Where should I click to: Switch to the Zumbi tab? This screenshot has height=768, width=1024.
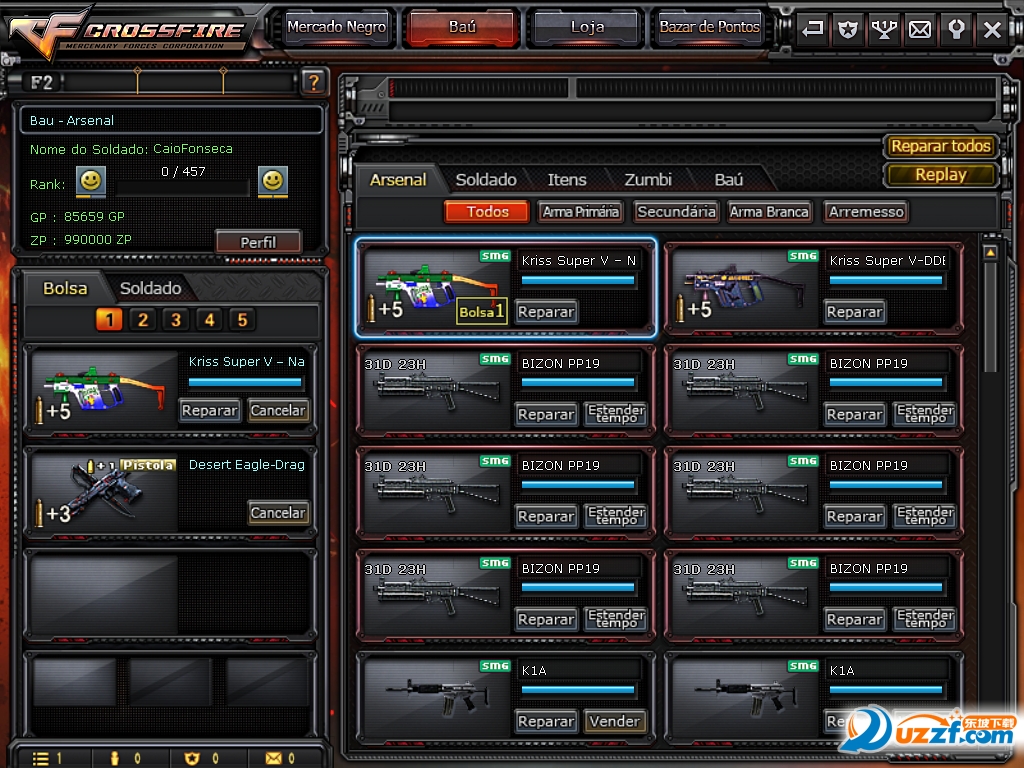[x=648, y=180]
